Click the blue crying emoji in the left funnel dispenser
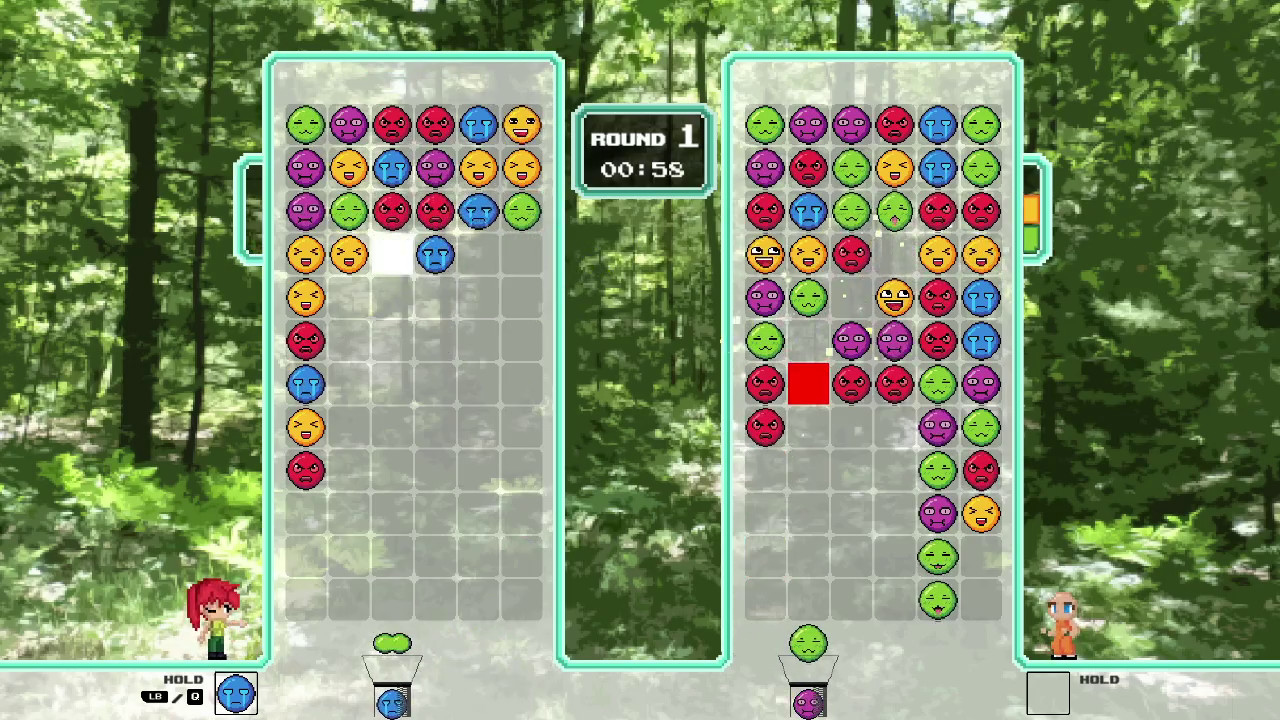This screenshot has height=720, width=1280. coord(392,703)
